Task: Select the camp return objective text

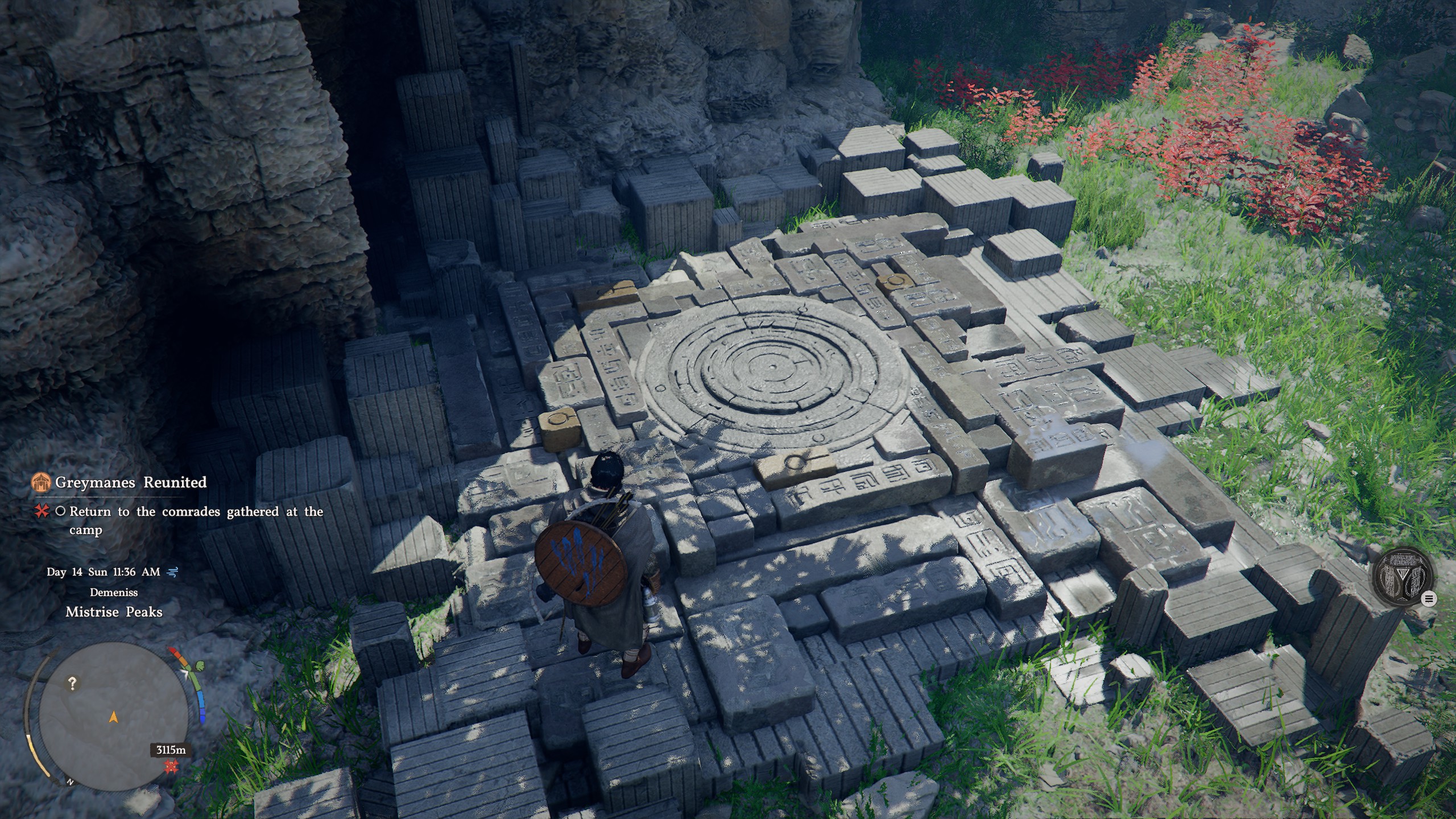Action: (x=196, y=520)
